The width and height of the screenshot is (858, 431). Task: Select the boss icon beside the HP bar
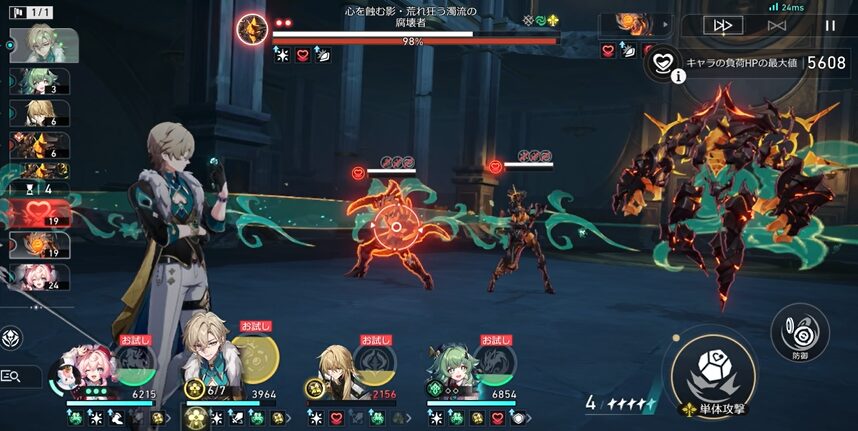coord(252,28)
